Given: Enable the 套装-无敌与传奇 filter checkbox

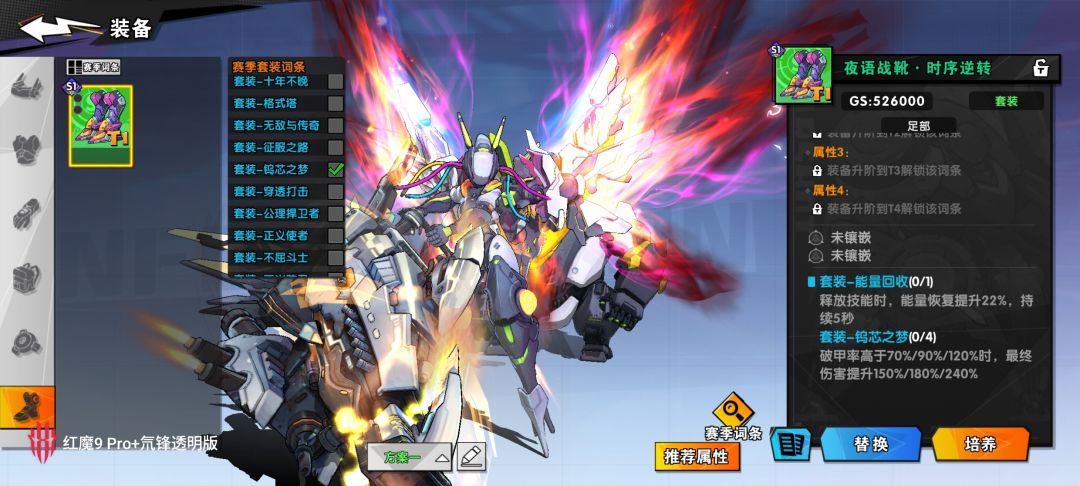Looking at the screenshot, I should click(336, 125).
